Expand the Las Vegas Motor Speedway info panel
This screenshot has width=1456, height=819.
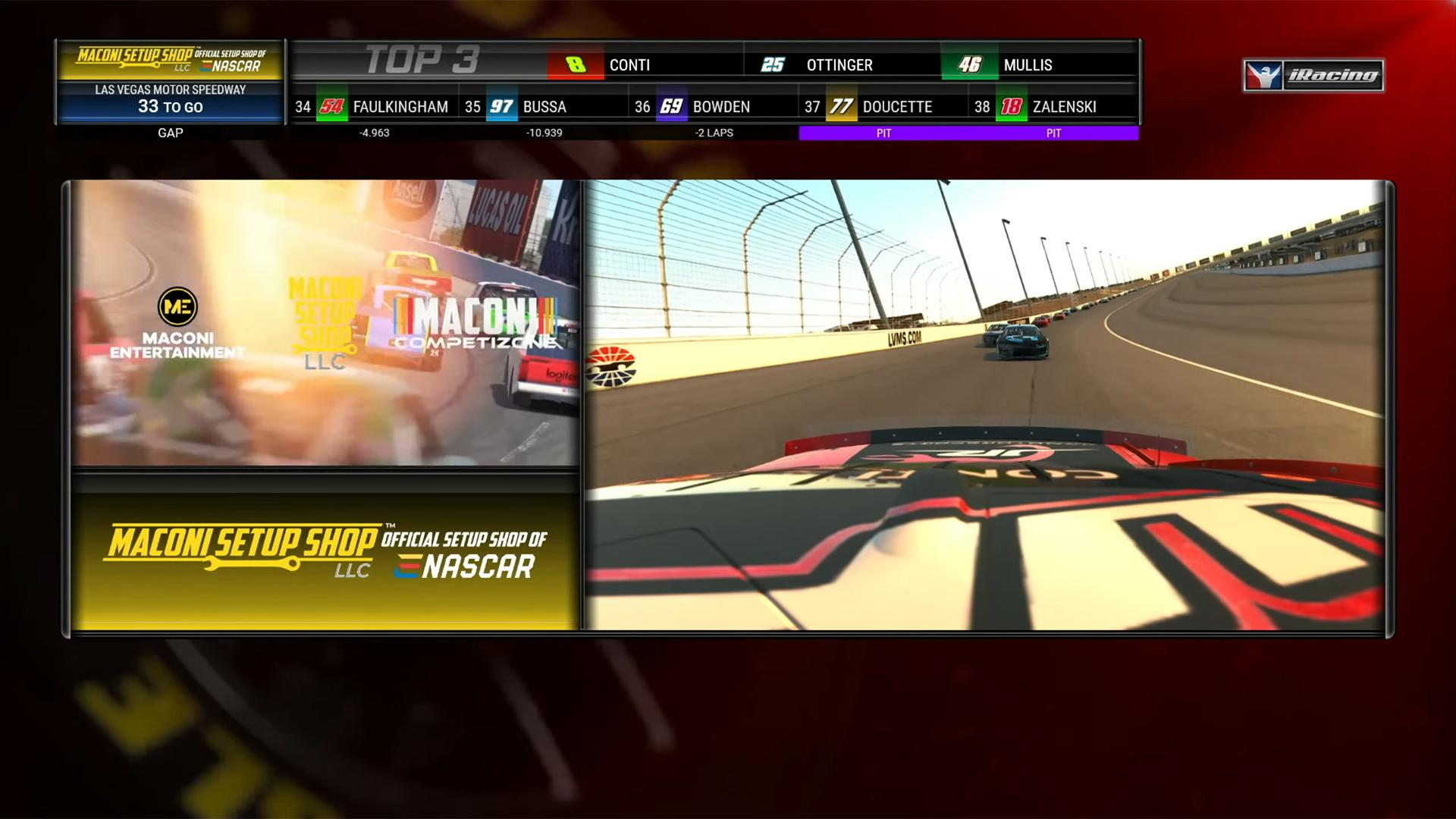click(171, 89)
